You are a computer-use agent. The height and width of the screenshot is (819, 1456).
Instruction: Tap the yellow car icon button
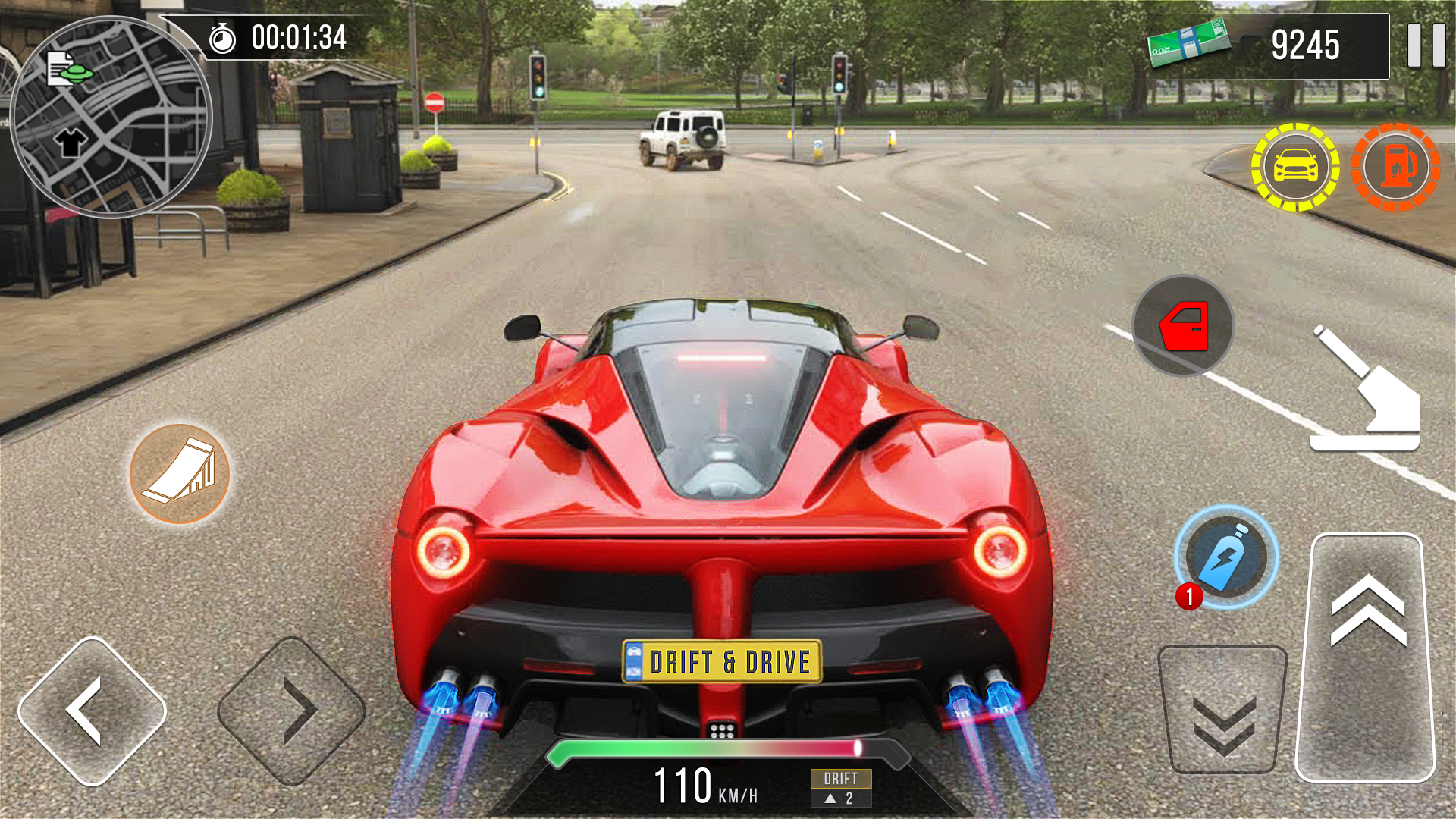[x=1295, y=167]
